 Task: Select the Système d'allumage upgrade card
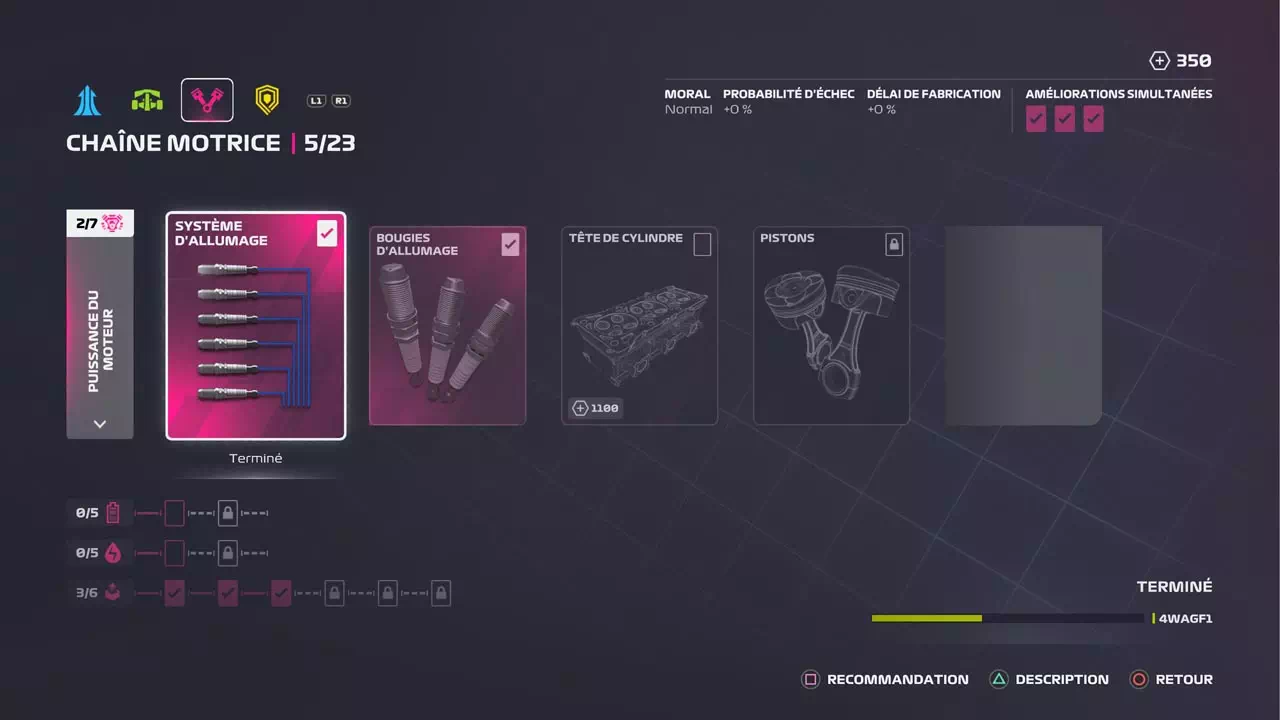[256, 326]
